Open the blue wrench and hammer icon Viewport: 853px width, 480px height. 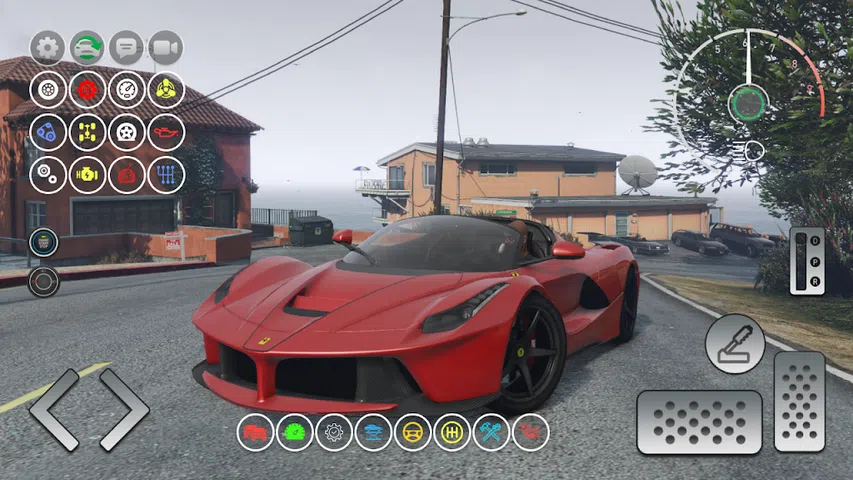[491, 432]
